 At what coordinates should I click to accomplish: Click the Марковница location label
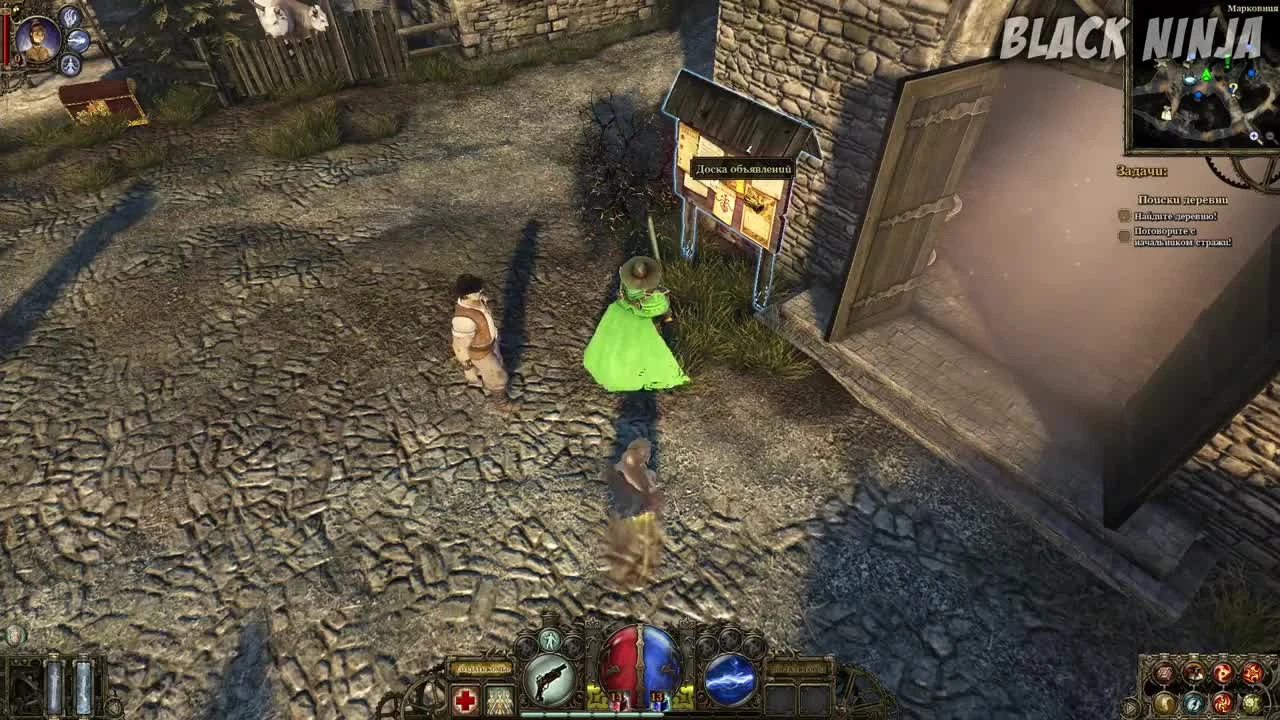[x=1252, y=9]
